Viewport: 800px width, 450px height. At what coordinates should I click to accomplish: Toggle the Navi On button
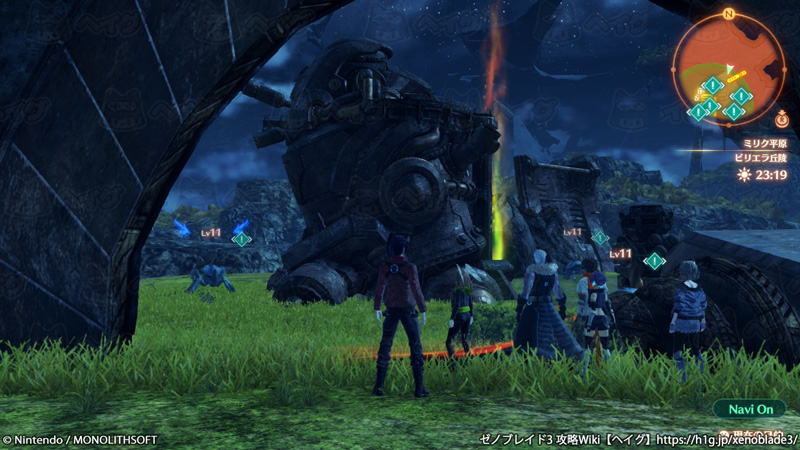[750, 409]
